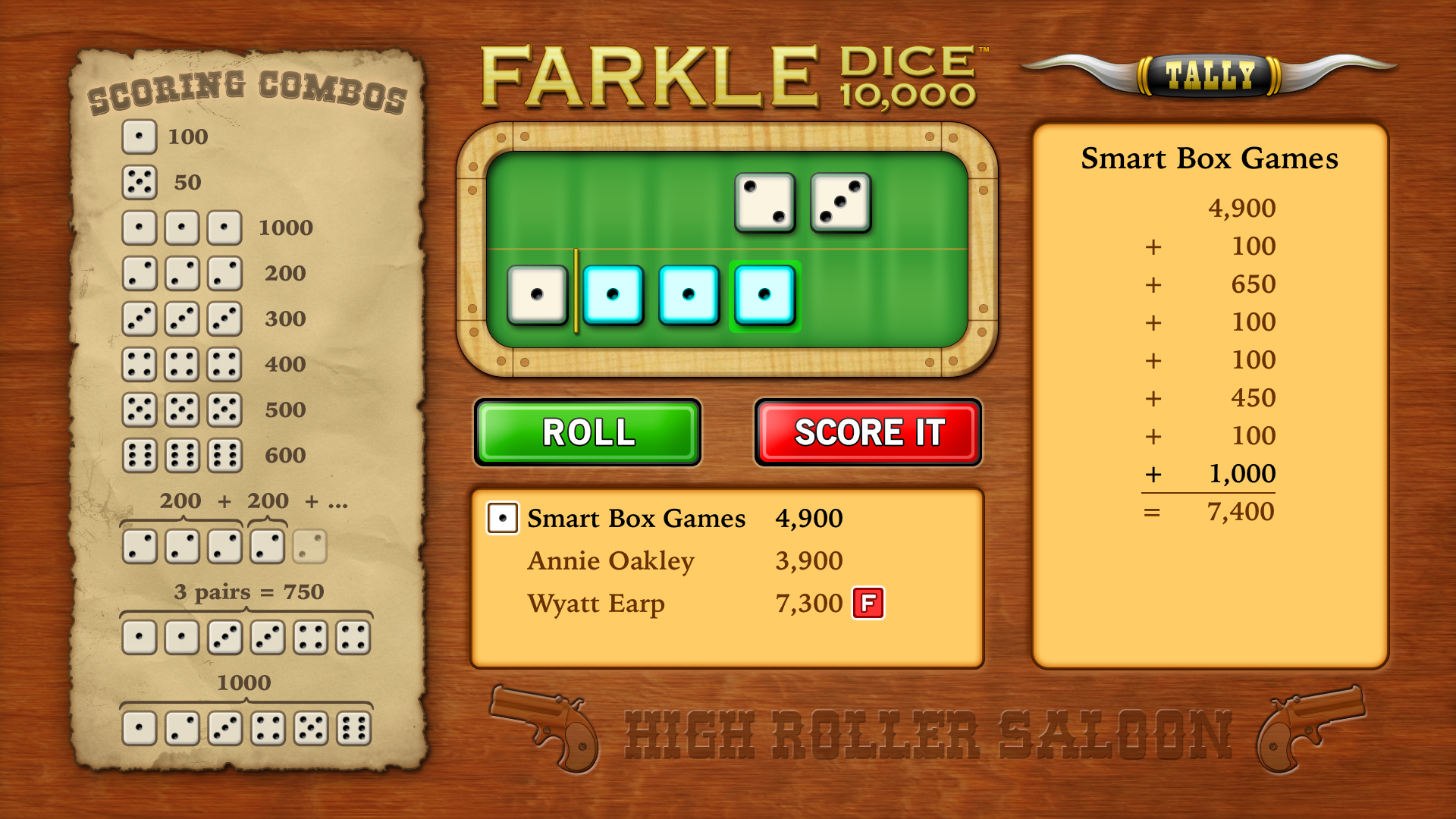This screenshot has width=1456, height=819.
Task: Deselect the glowing highlighted one die
Action: pyautogui.click(x=765, y=296)
